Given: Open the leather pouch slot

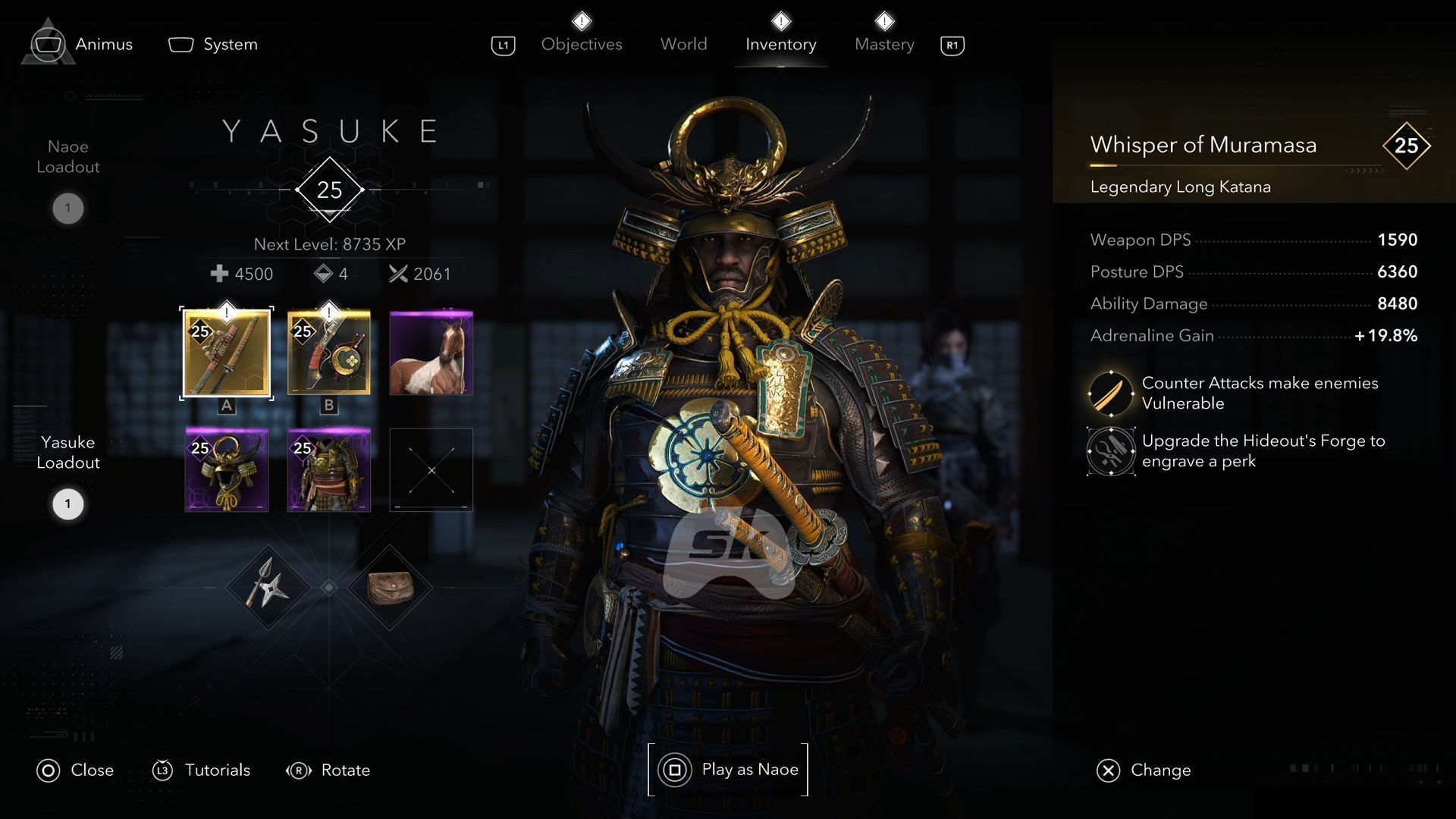Looking at the screenshot, I should coord(390,588).
